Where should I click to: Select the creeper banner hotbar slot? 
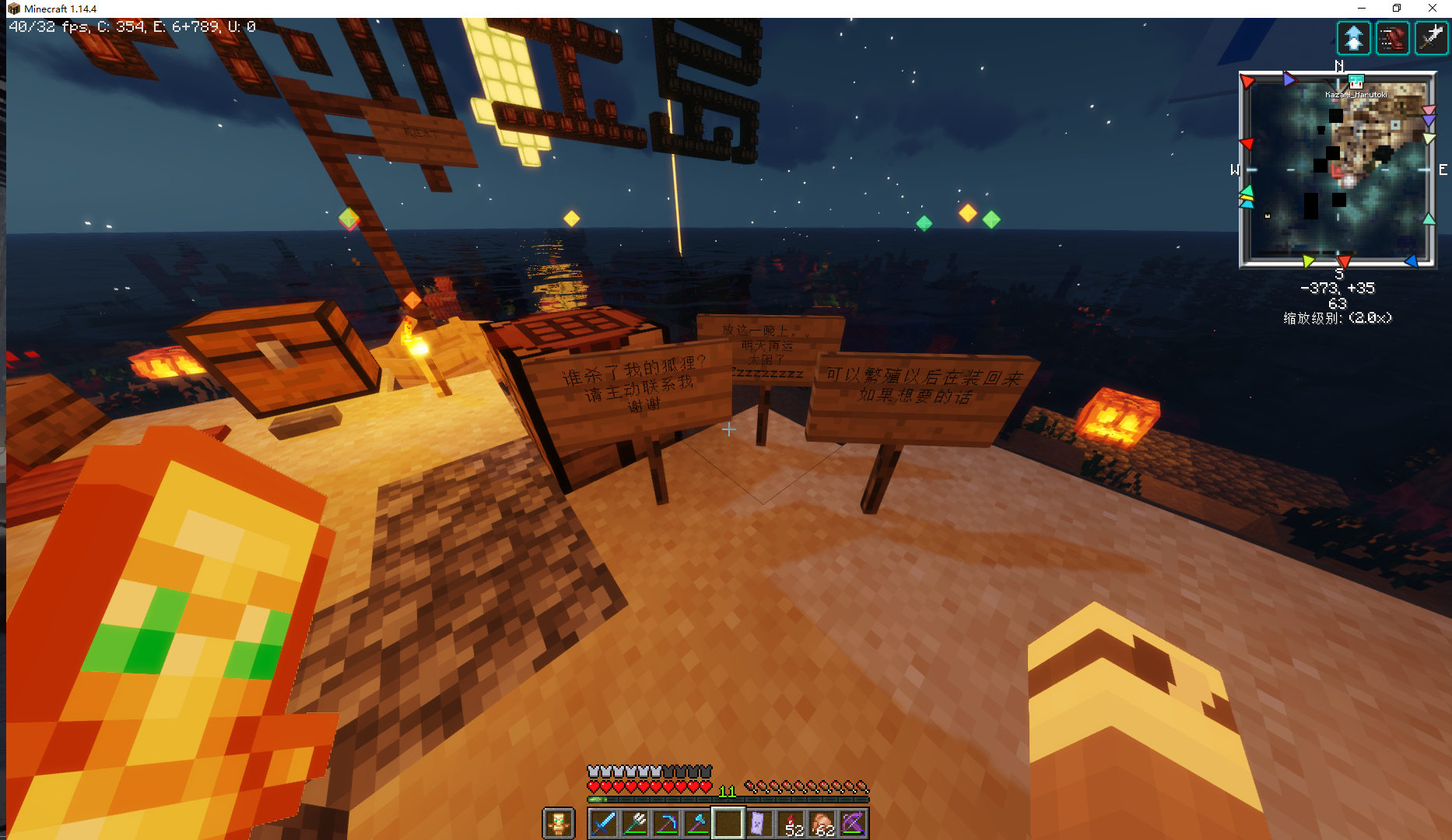tap(759, 824)
